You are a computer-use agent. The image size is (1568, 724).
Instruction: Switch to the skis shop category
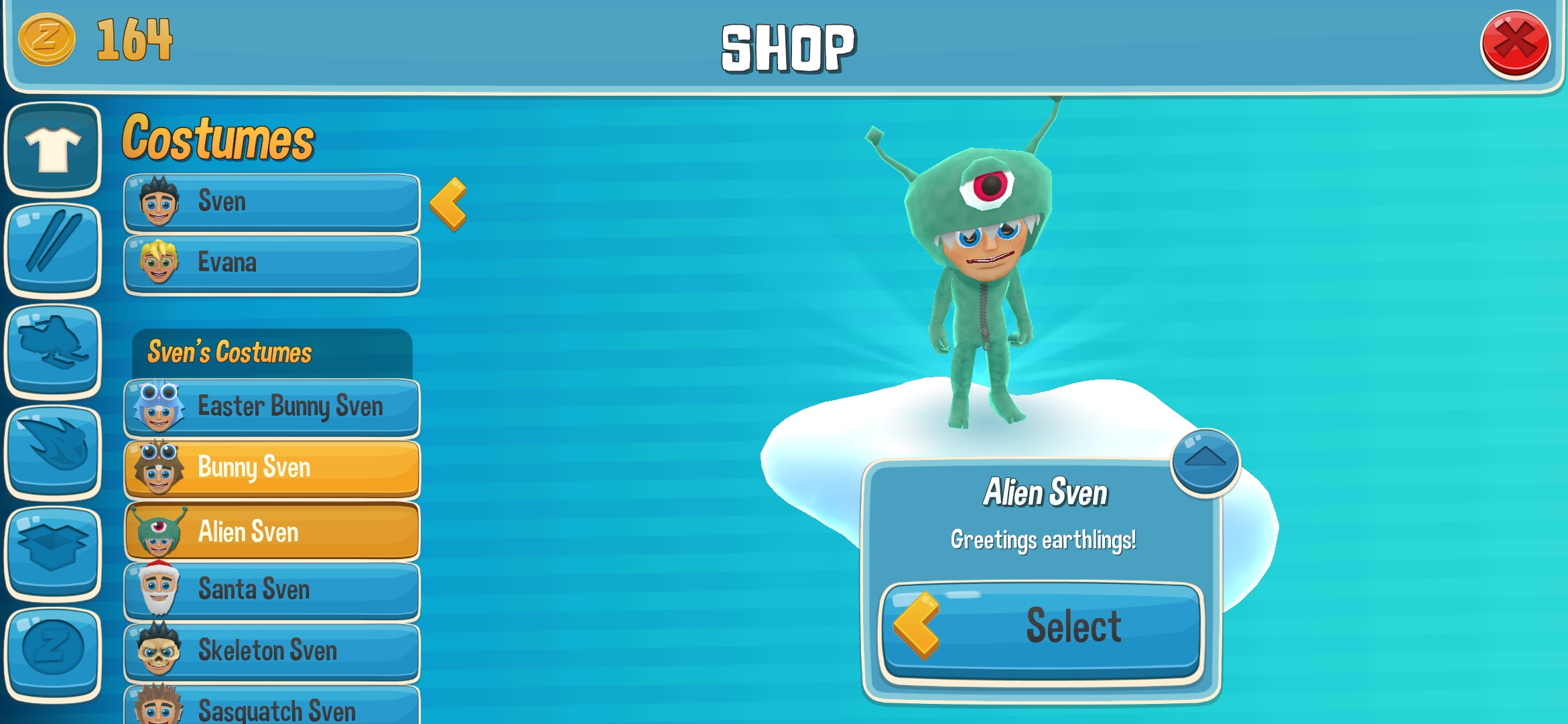coord(53,249)
